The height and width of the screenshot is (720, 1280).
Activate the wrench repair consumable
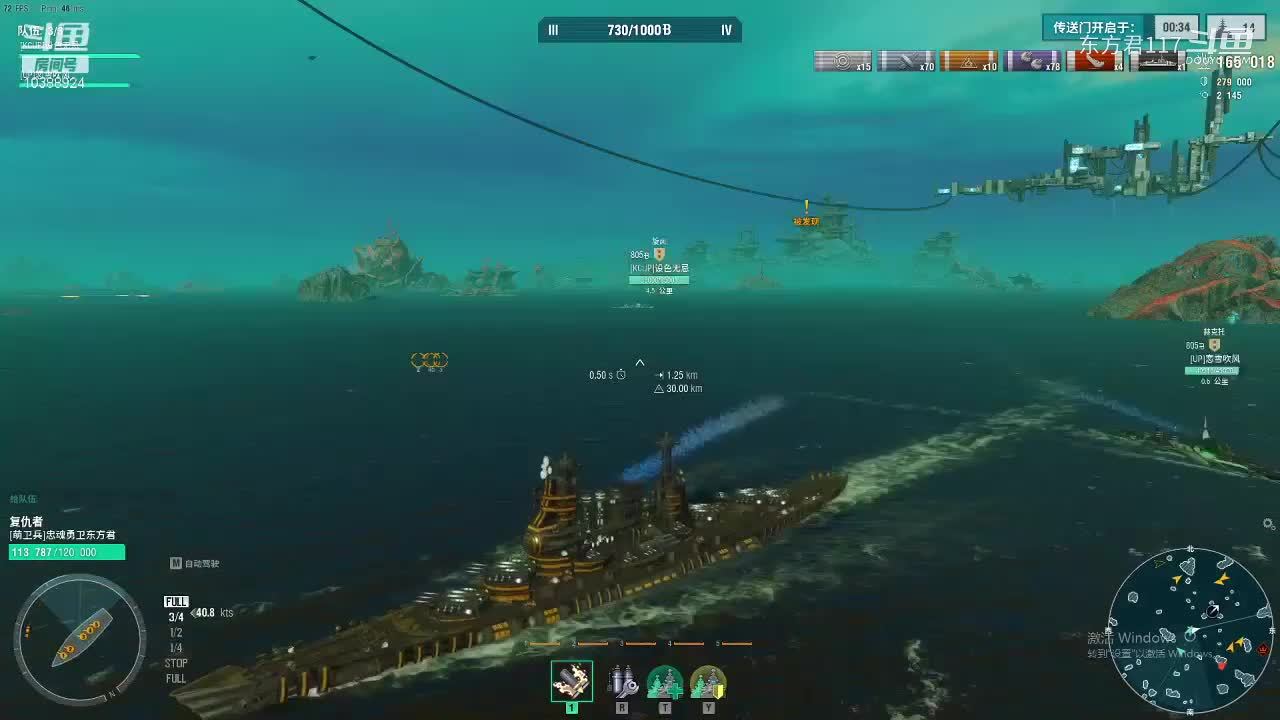[622, 682]
